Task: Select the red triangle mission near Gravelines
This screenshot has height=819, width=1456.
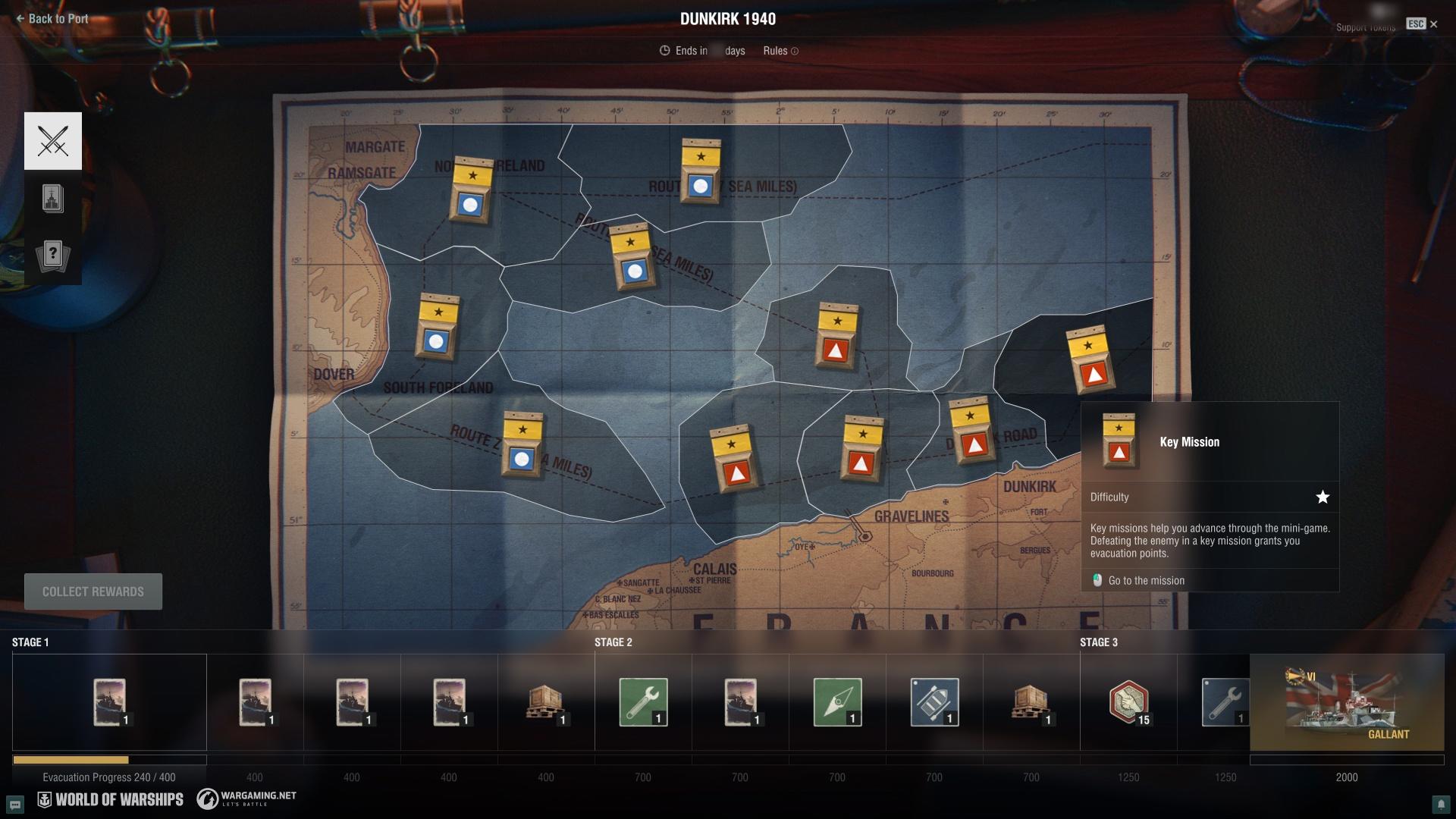Action: (861, 450)
